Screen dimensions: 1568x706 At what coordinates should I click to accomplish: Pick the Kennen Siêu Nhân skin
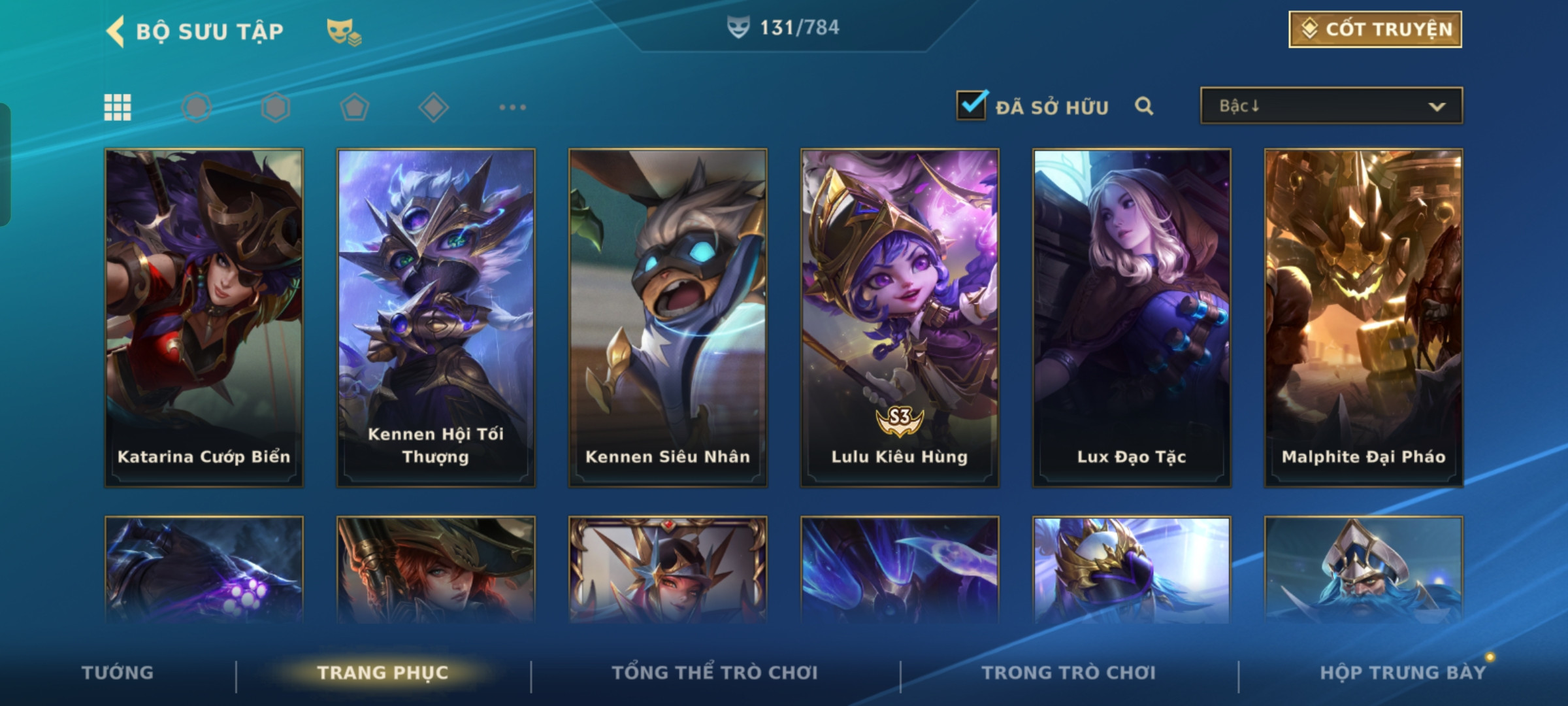(668, 318)
